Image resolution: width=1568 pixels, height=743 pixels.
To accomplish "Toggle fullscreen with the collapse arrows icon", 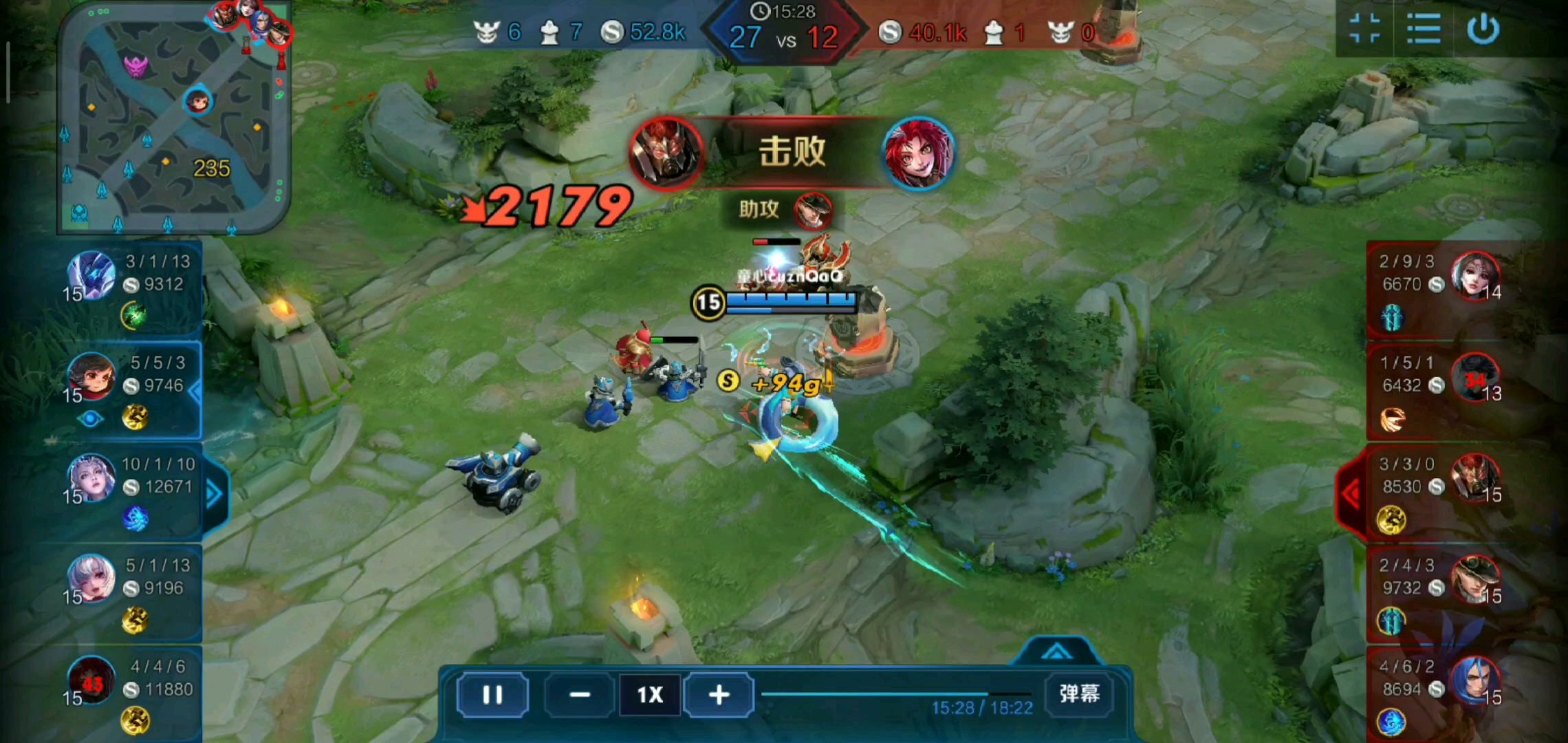I will pos(1364,29).
